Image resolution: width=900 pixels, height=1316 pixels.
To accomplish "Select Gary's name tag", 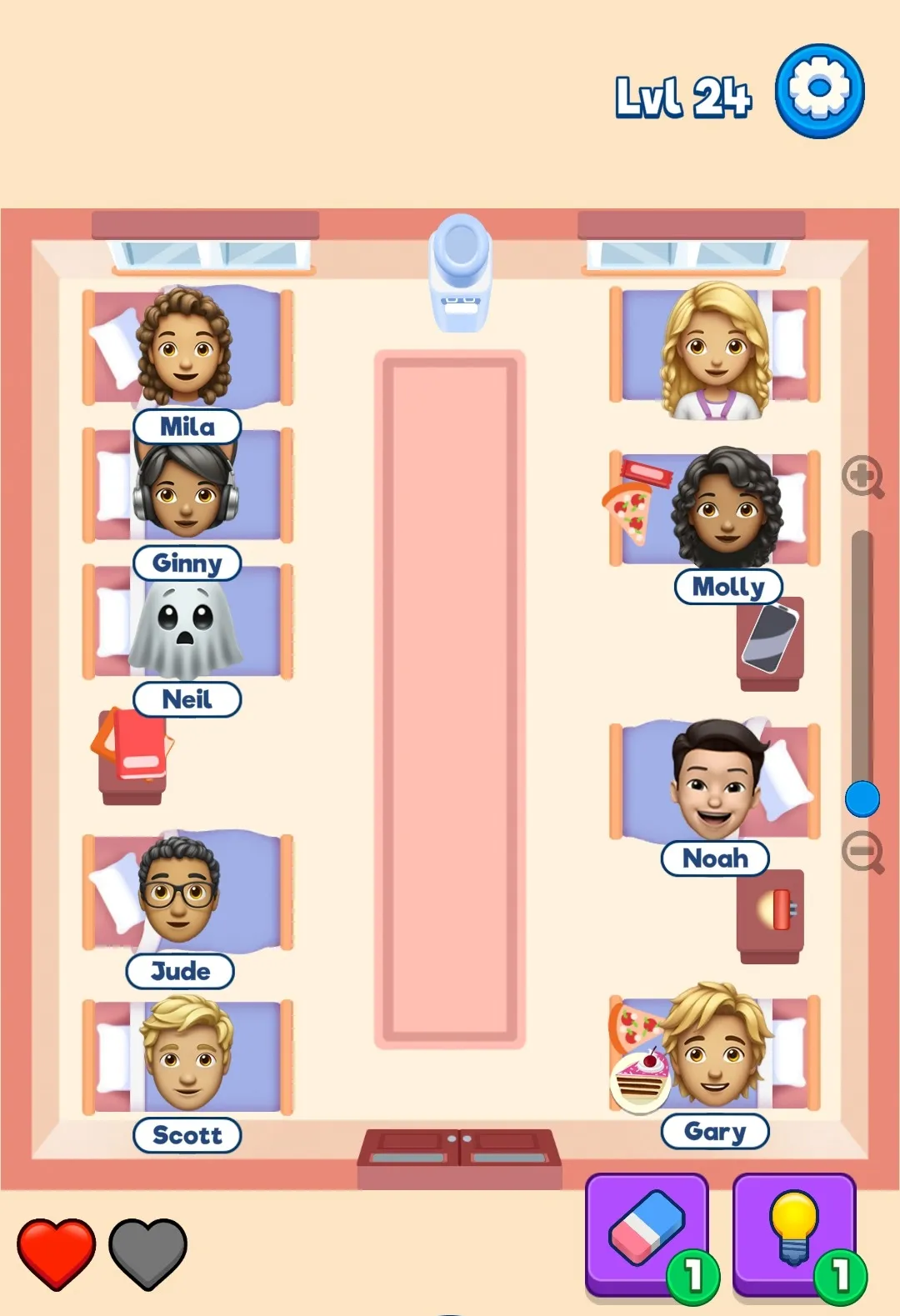I will click(715, 1132).
